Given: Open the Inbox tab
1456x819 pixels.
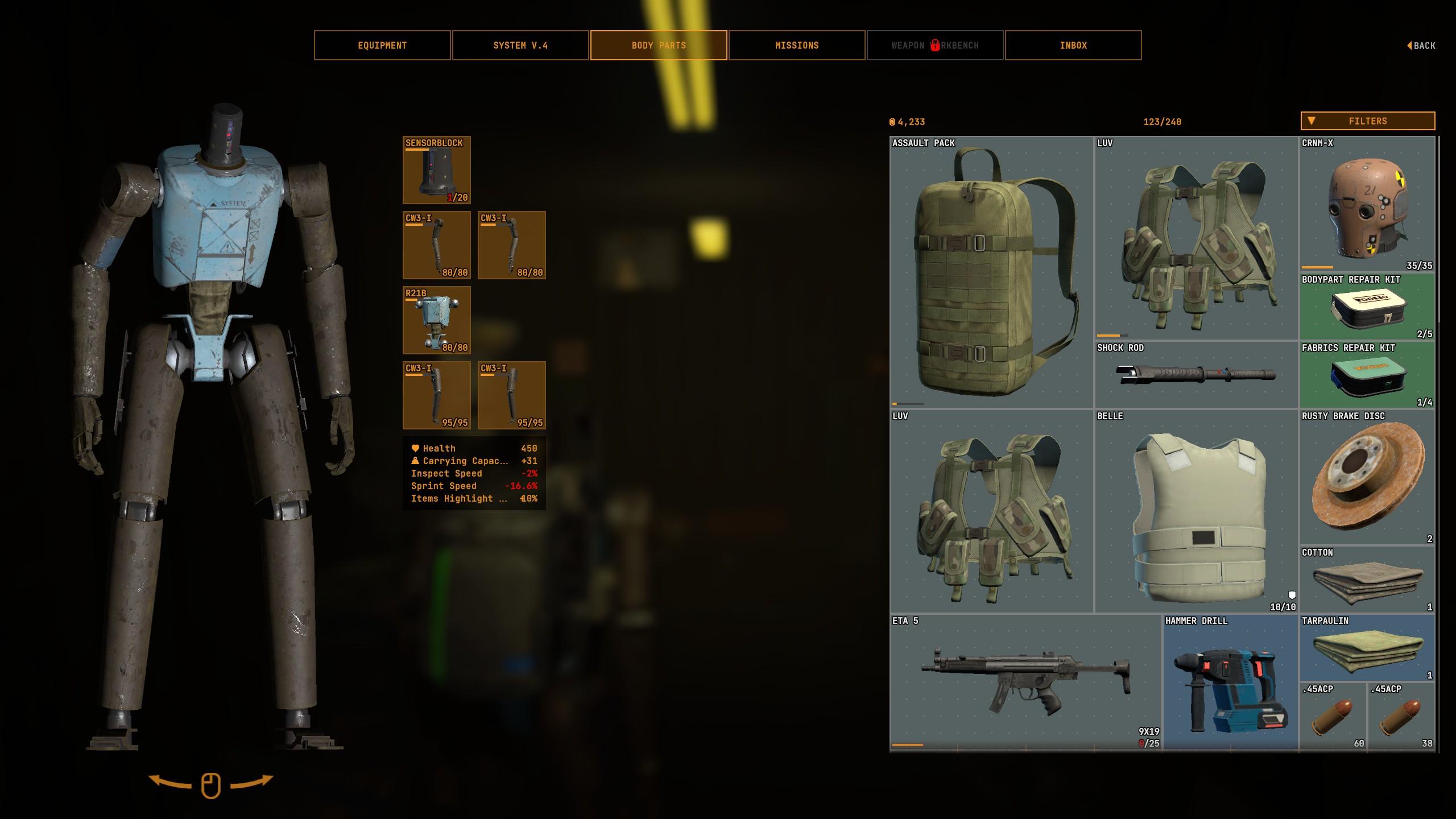Looking at the screenshot, I should coord(1073,45).
